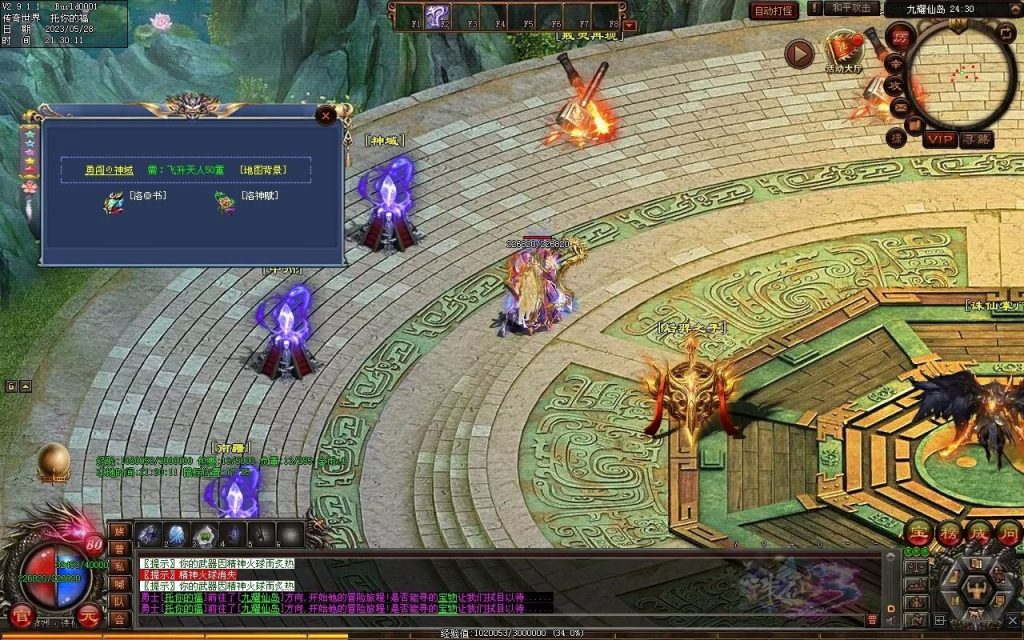Activate 寻路 pathfinding button

976,139
